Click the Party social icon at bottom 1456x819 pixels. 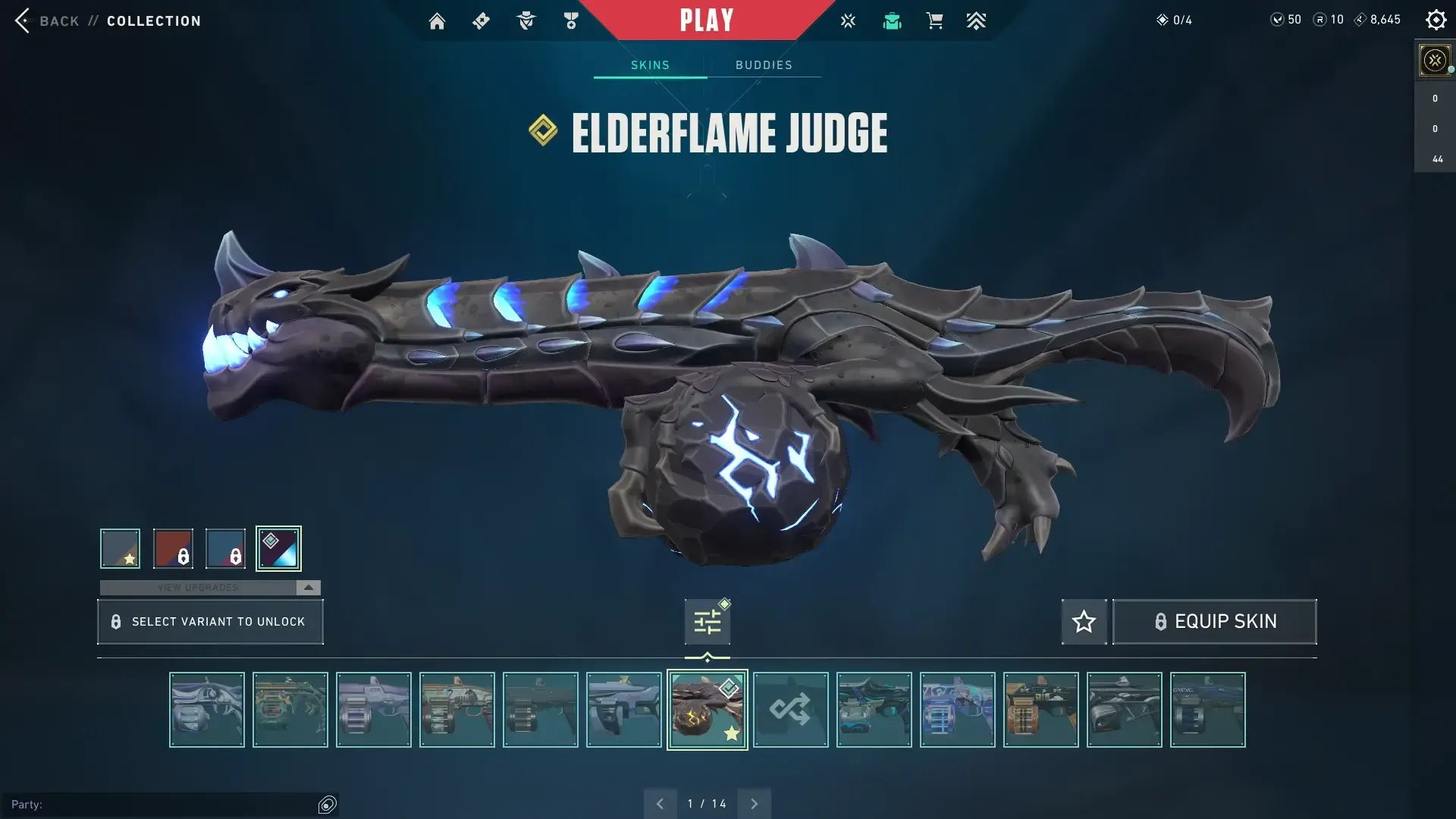coord(328,804)
